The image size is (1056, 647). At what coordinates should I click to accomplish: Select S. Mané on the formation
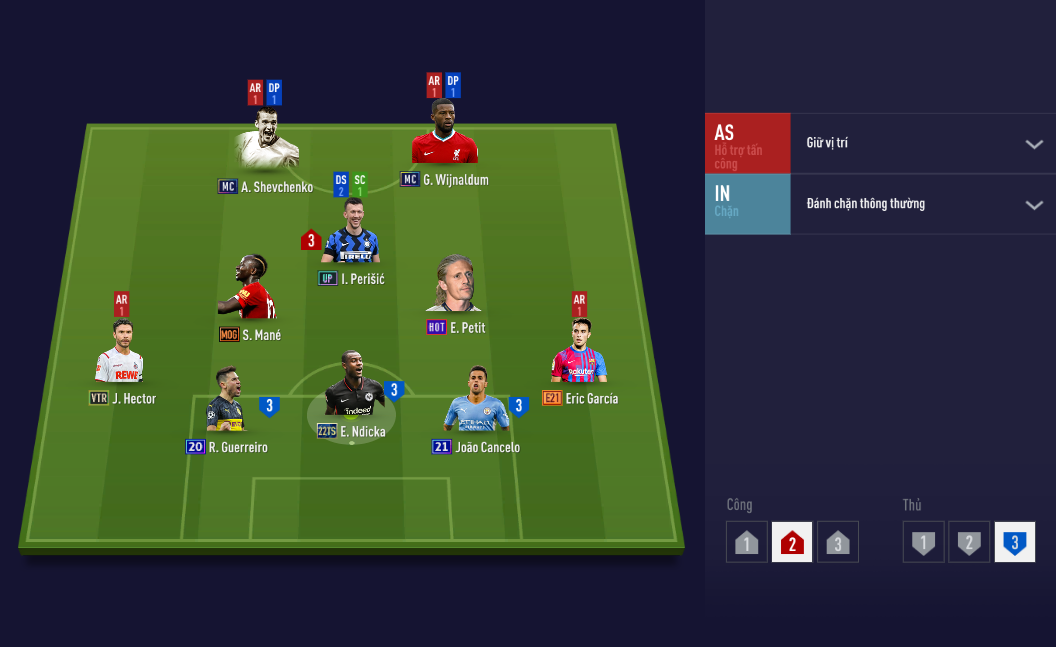pos(247,290)
